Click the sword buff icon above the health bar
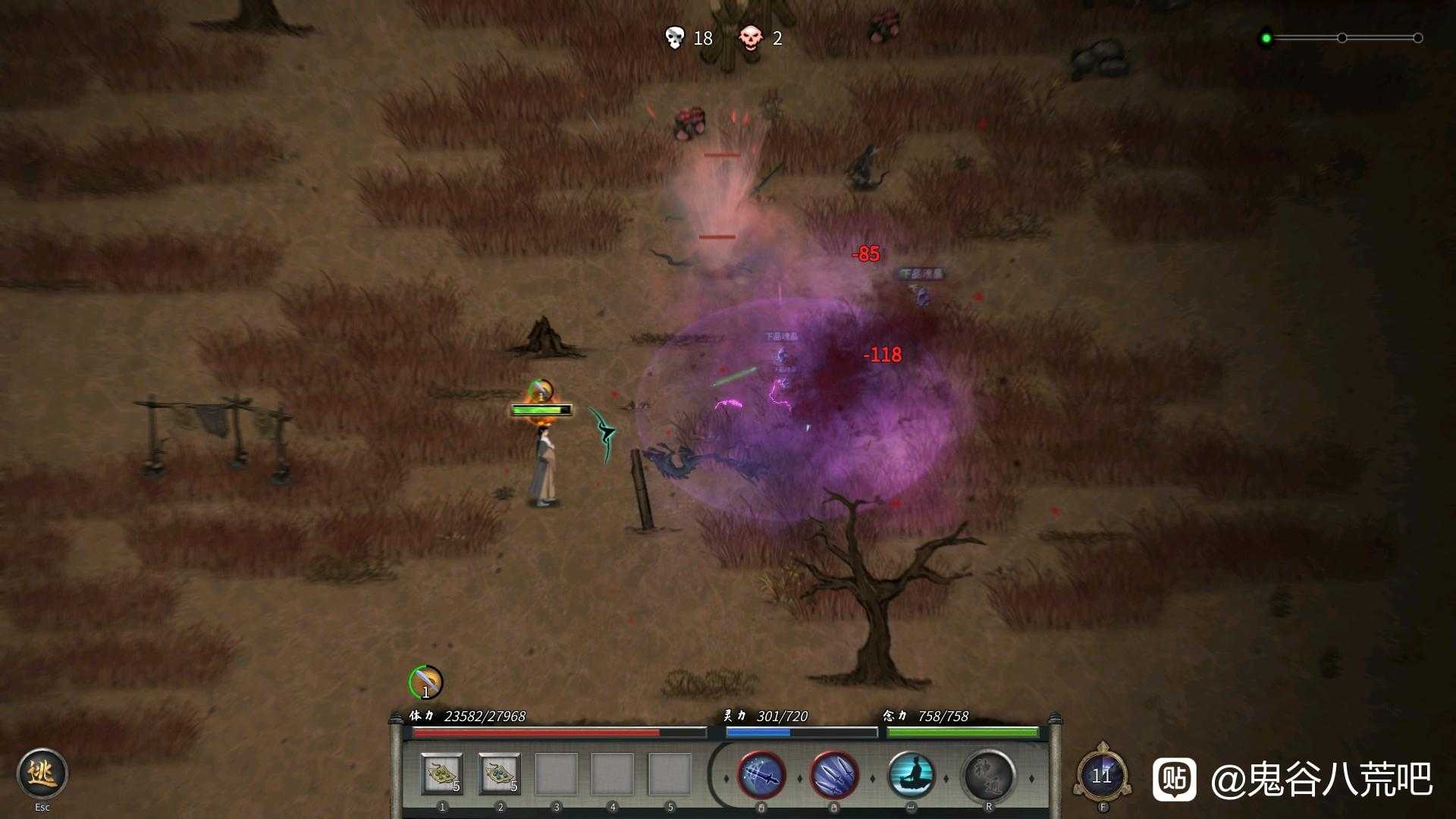This screenshot has height=819, width=1456. pos(425,682)
